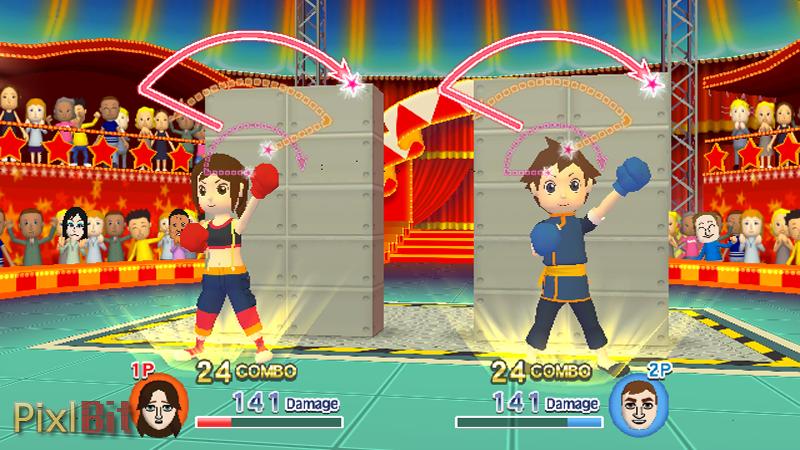The height and width of the screenshot is (450, 800).
Task: Select the 1P player Mii portrait
Action: [155, 402]
